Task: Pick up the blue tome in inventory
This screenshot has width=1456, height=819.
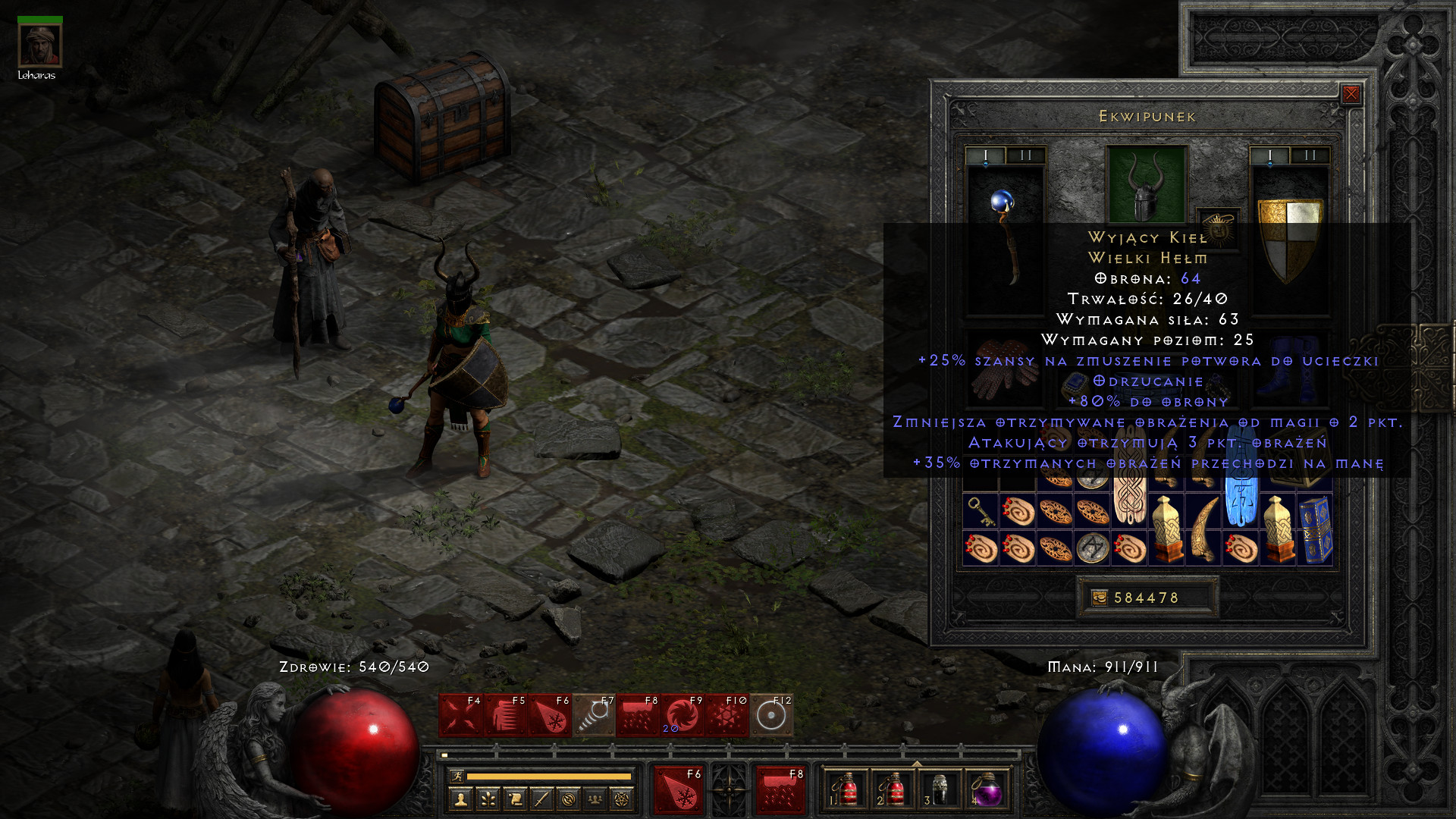Action: pyautogui.click(x=1315, y=529)
